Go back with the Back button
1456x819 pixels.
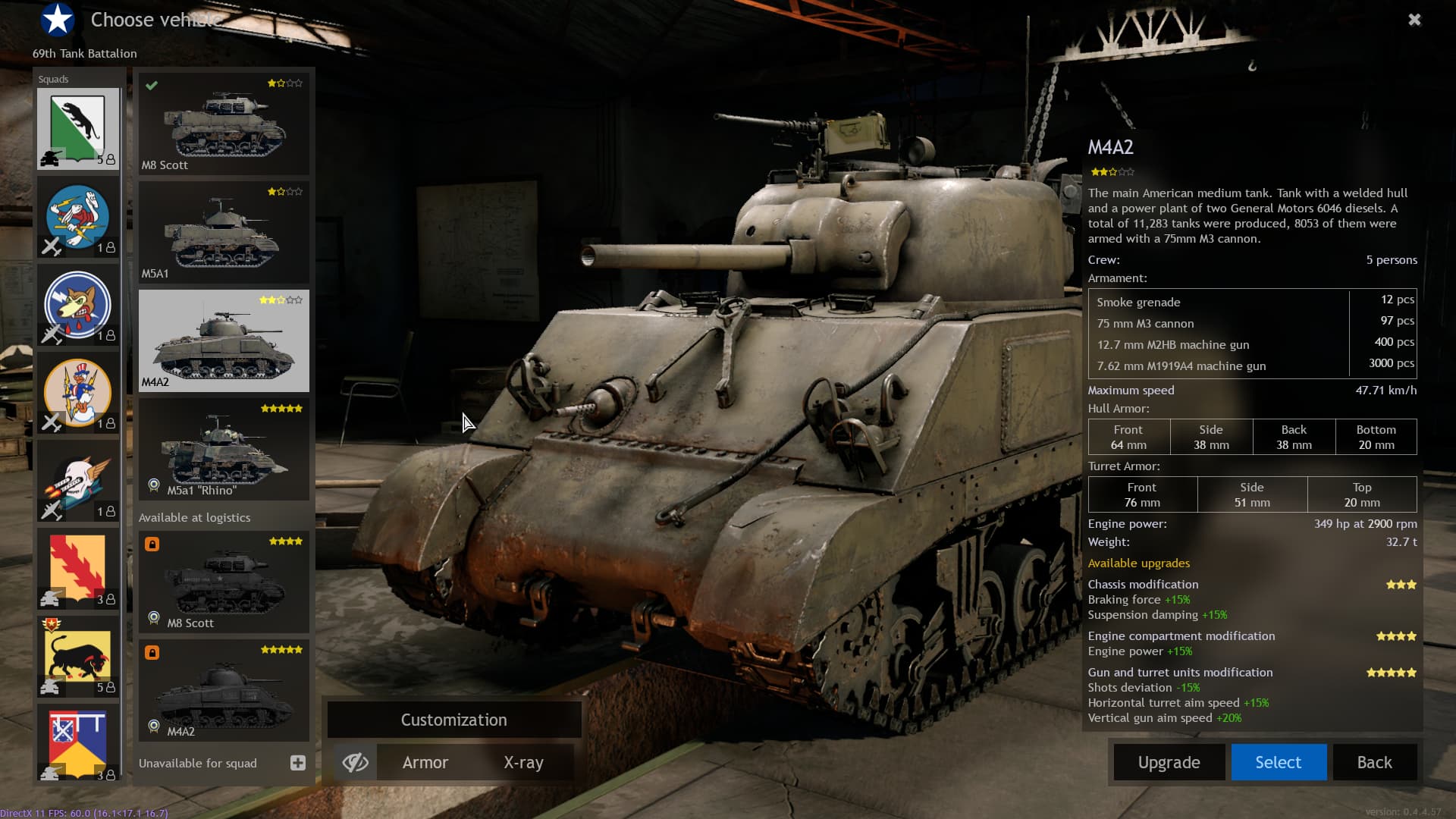(1374, 762)
